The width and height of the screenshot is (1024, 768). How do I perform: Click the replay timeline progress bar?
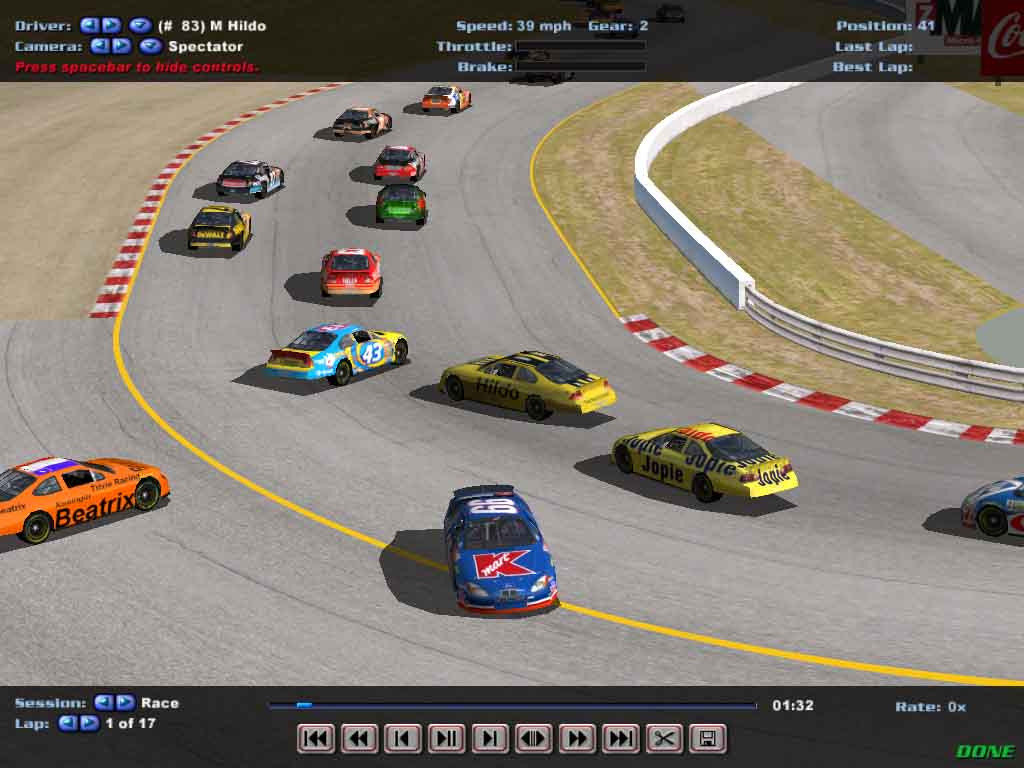[x=512, y=705]
